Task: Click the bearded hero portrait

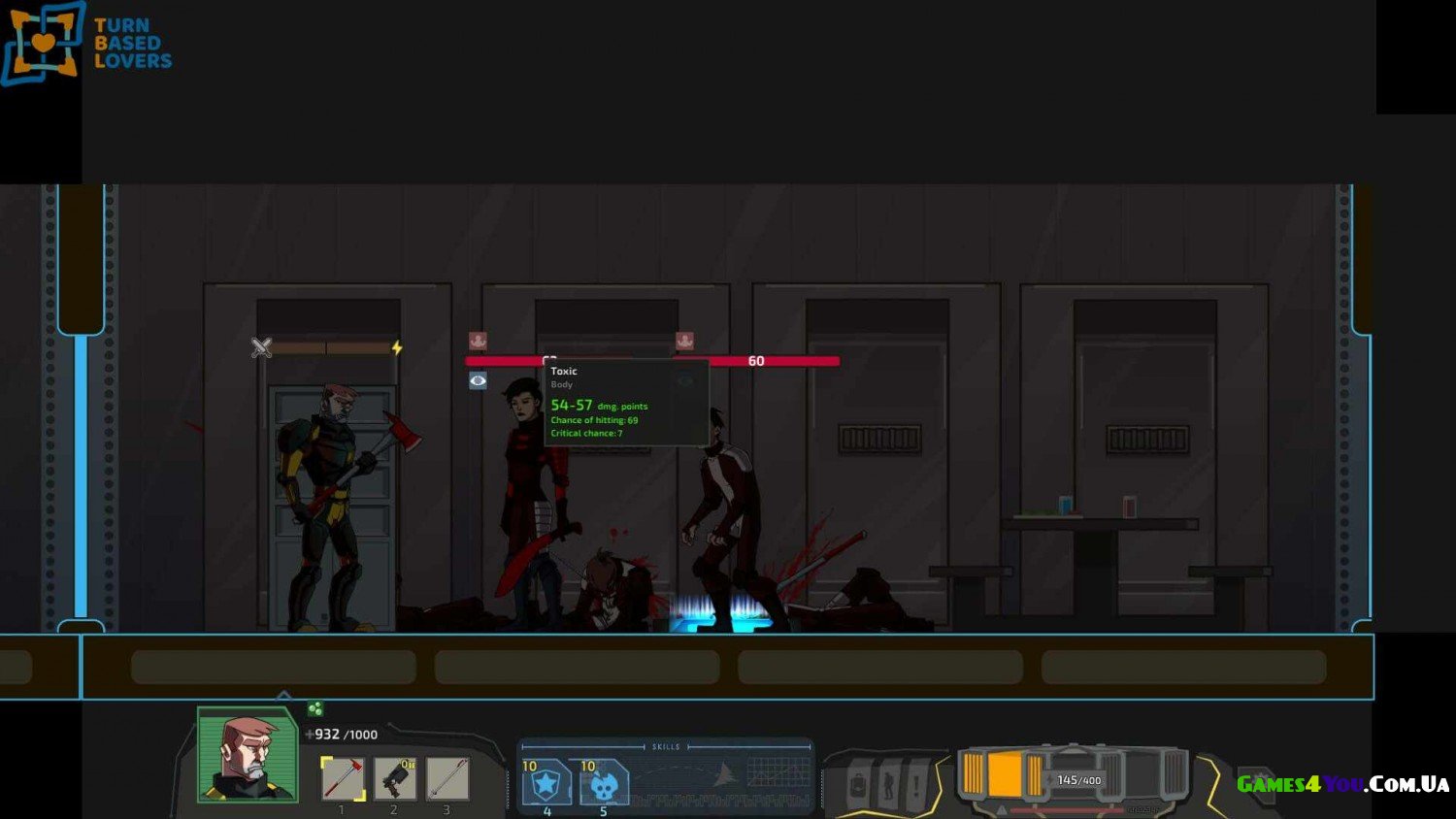Action: [x=248, y=755]
